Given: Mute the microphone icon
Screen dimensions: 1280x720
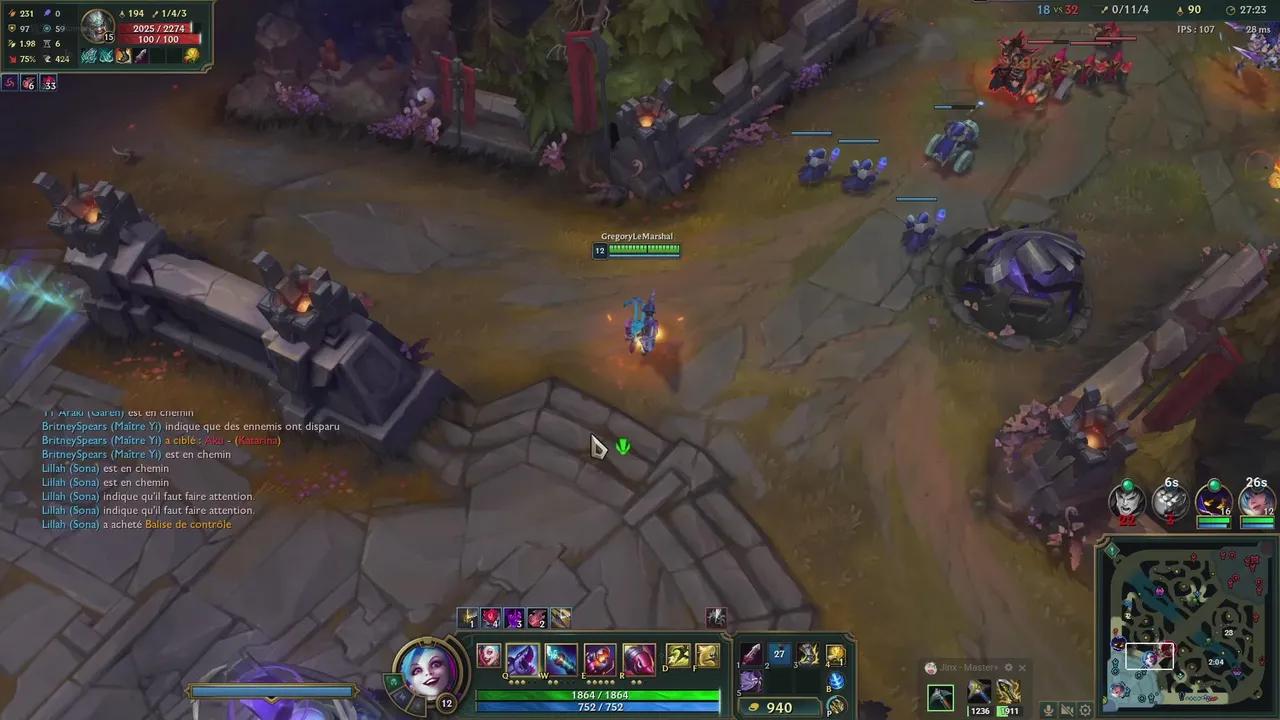Looking at the screenshot, I should [1048, 710].
